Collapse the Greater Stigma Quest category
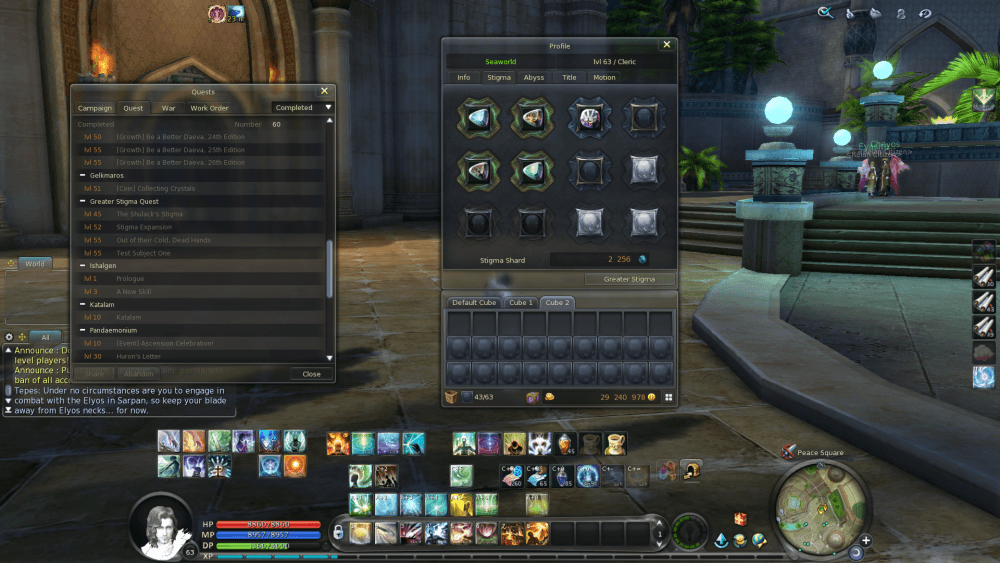 pyautogui.click(x=82, y=201)
